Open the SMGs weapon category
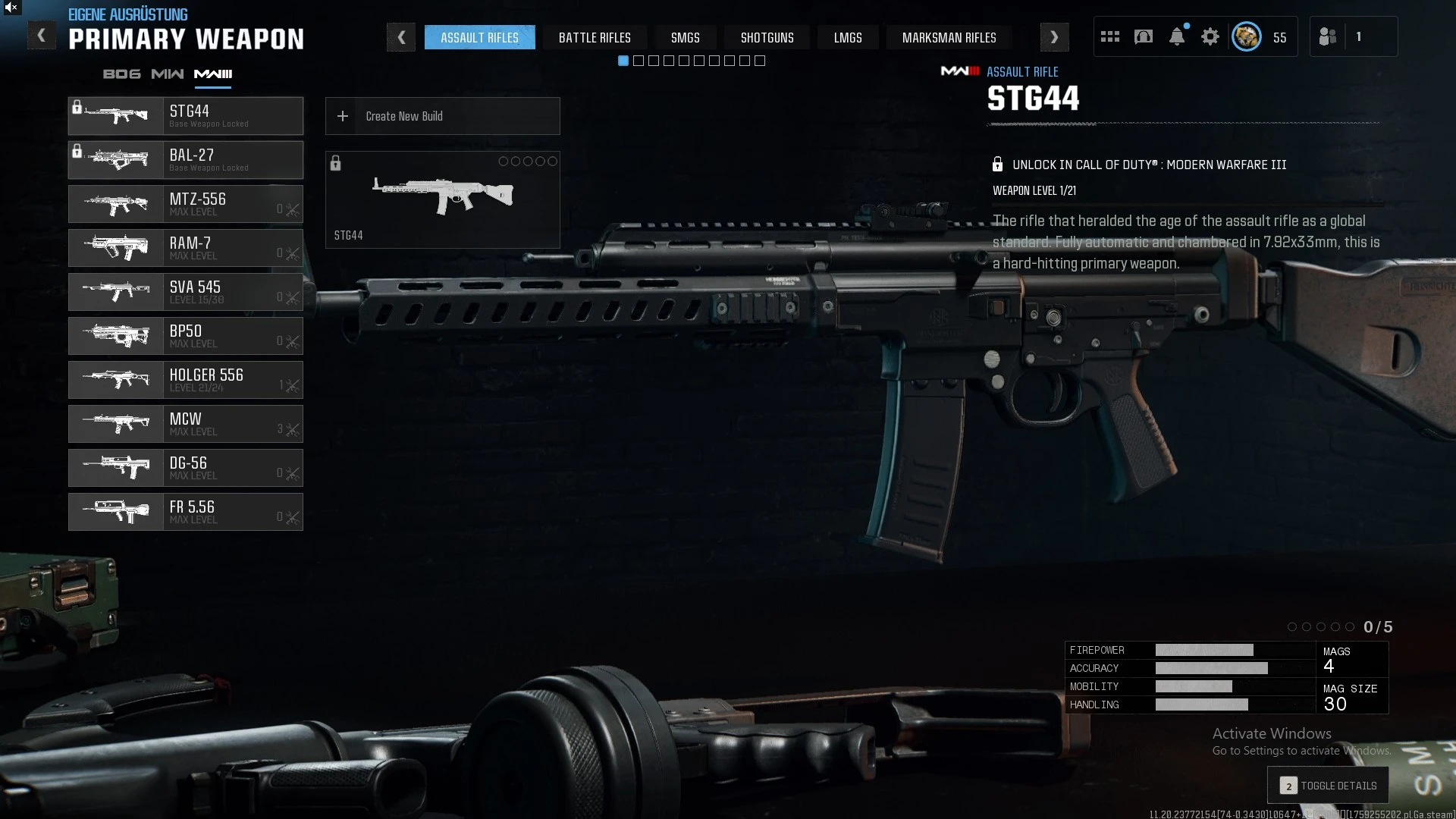 [685, 37]
